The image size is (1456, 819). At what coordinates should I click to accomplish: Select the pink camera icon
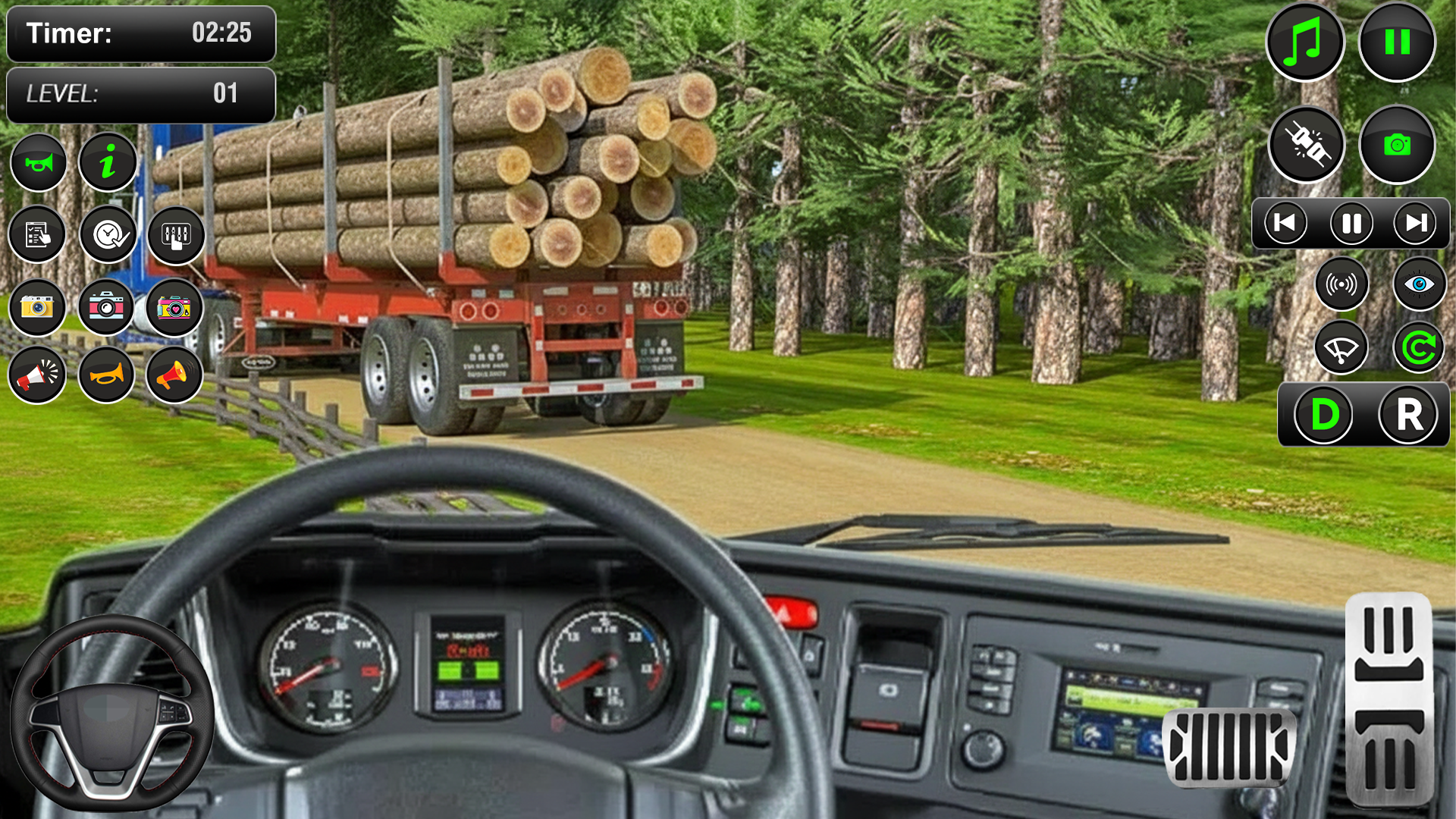(x=106, y=307)
